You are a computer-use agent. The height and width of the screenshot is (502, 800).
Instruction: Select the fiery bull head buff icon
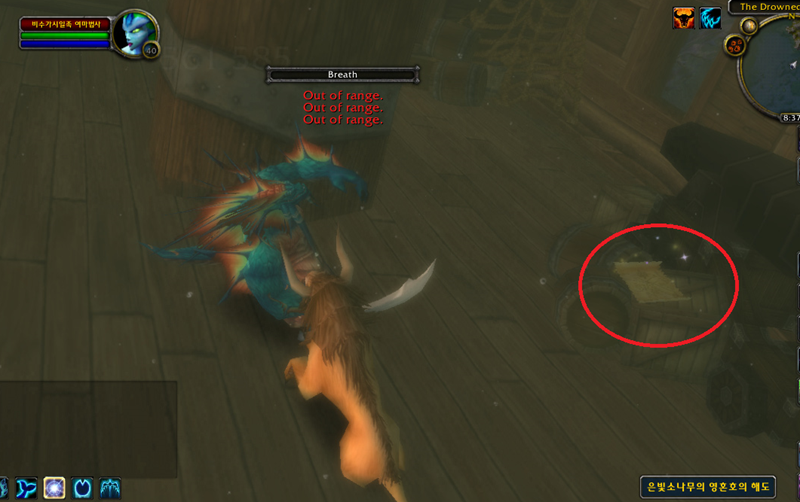[684, 16]
